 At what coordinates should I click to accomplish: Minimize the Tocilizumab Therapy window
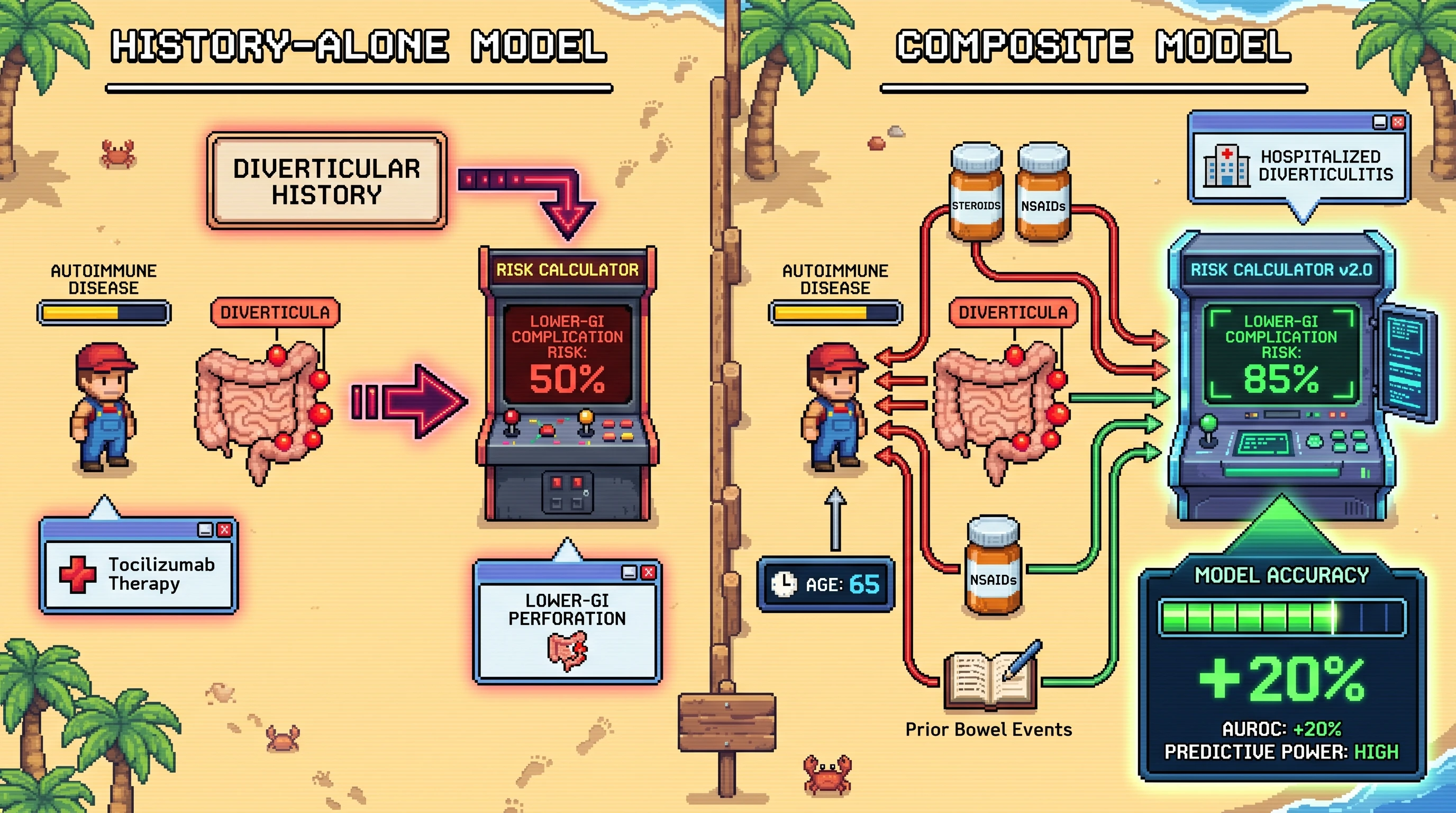tap(205, 530)
